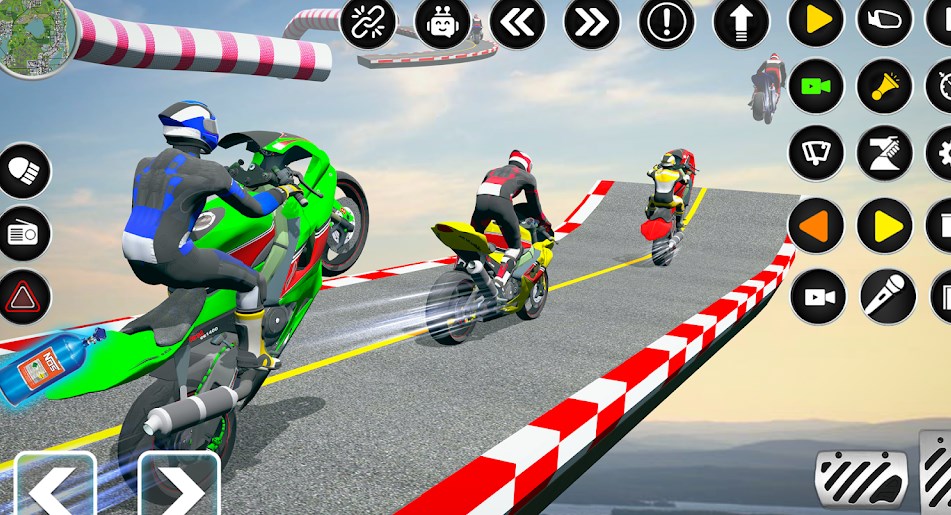
Task: Activate the windshield wiper icon
Action: click(816, 154)
